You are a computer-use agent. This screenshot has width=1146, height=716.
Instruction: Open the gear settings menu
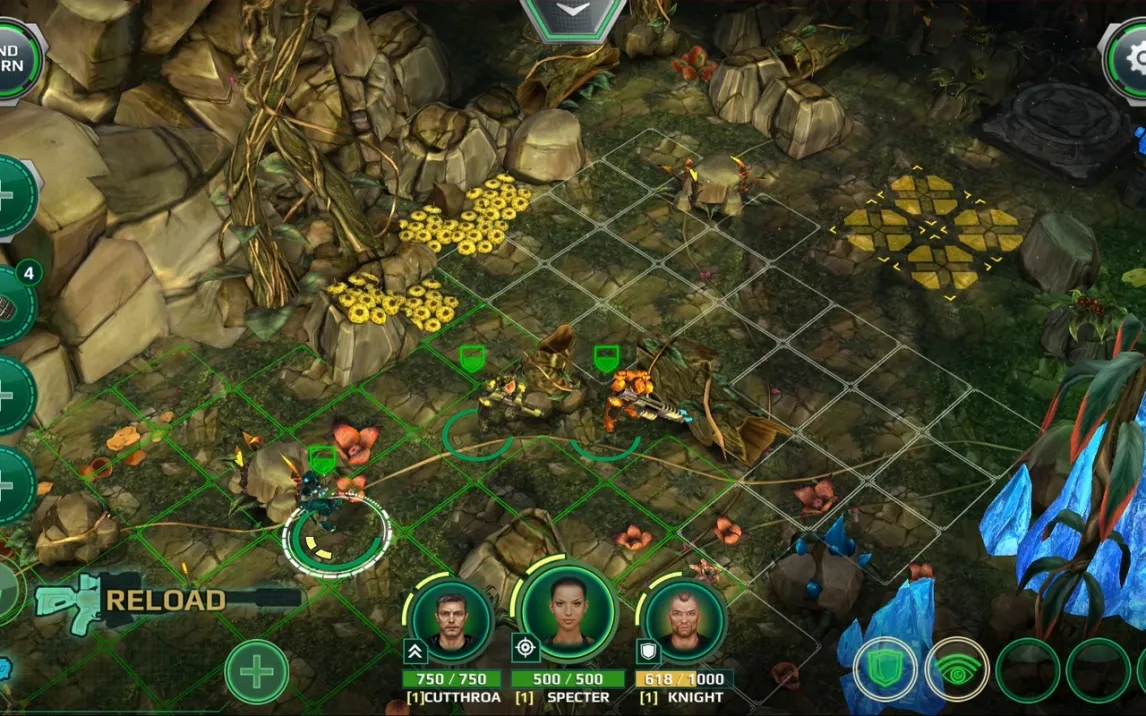tap(1128, 60)
